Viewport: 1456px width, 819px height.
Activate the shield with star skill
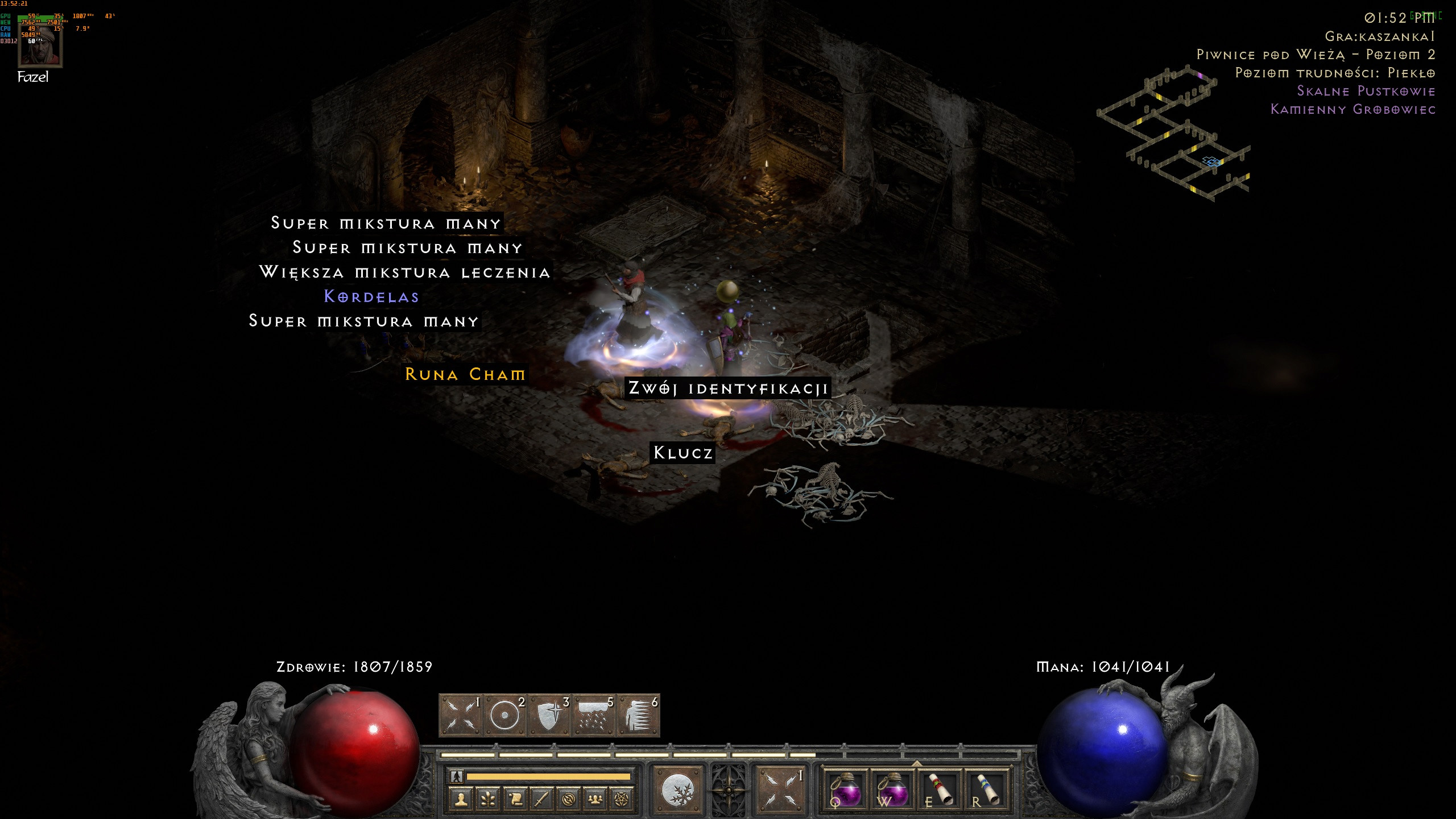click(x=550, y=715)
